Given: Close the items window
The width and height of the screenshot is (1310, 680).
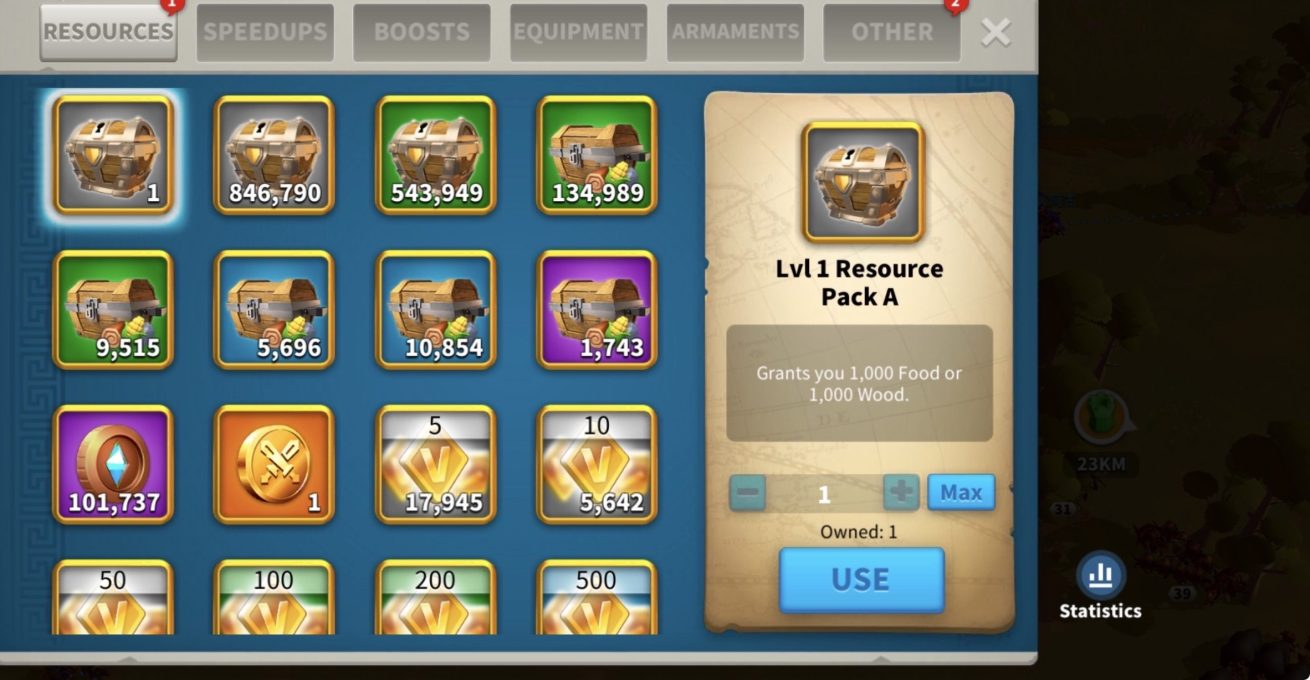Looking at the screenshot, I should (x=995, y=32).
